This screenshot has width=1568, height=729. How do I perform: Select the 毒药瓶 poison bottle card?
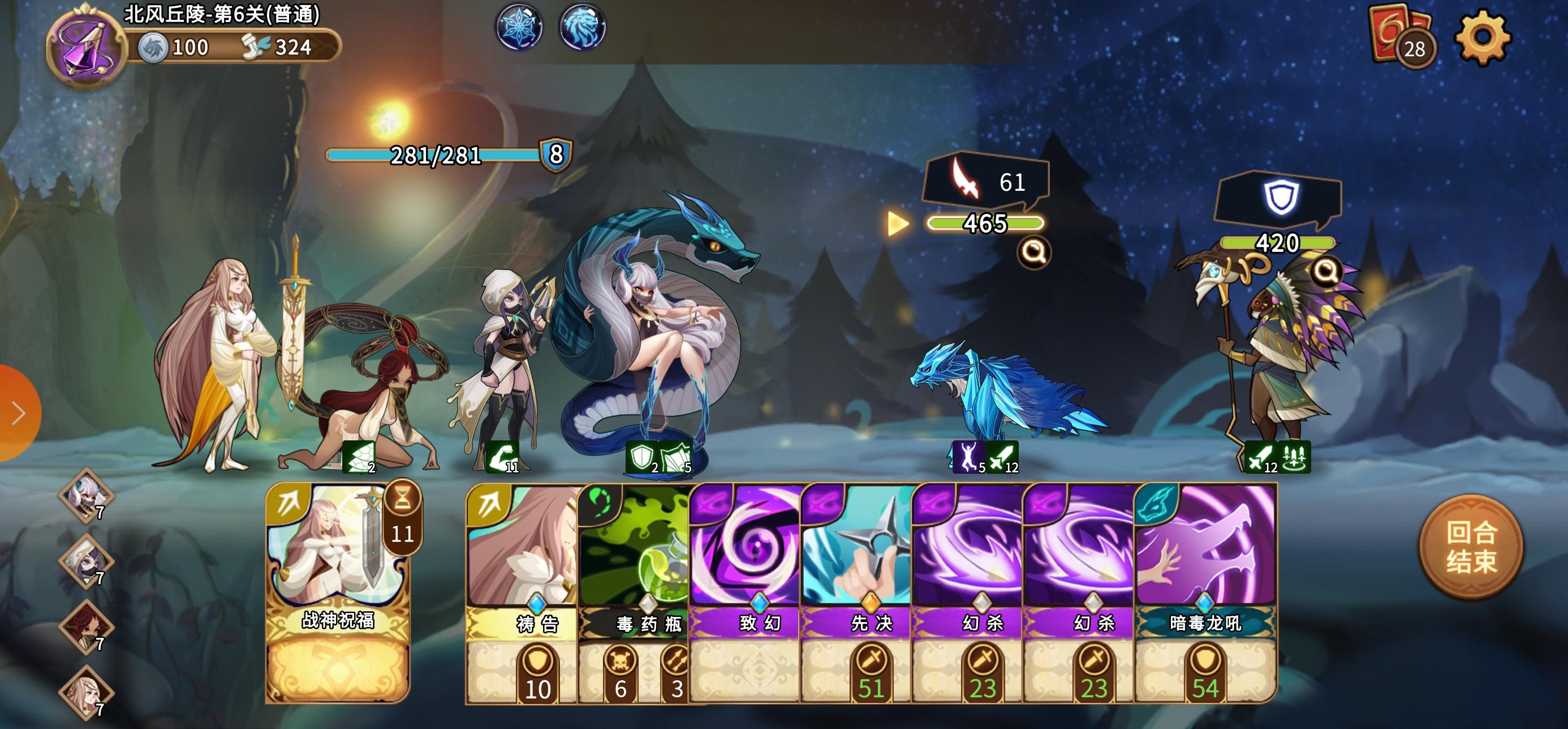click(x=634, y=591)
